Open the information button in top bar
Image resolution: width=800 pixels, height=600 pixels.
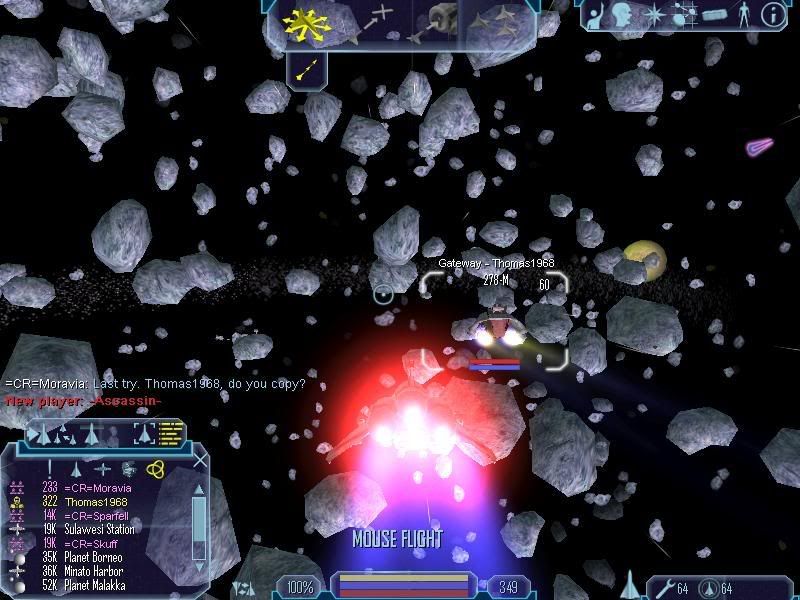(x=773, y=15)
